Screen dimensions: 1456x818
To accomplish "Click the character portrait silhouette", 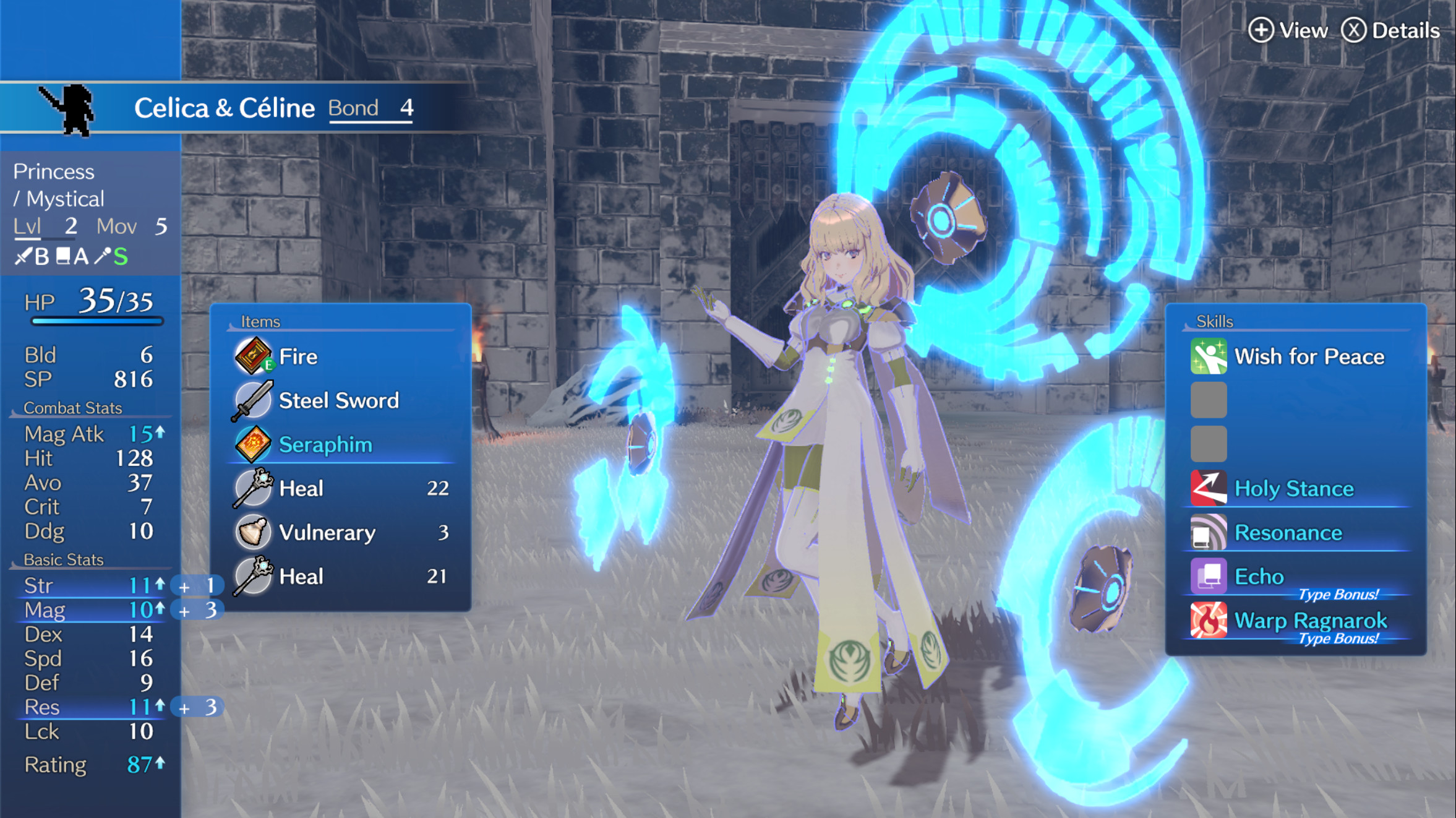I will (74, 106).
